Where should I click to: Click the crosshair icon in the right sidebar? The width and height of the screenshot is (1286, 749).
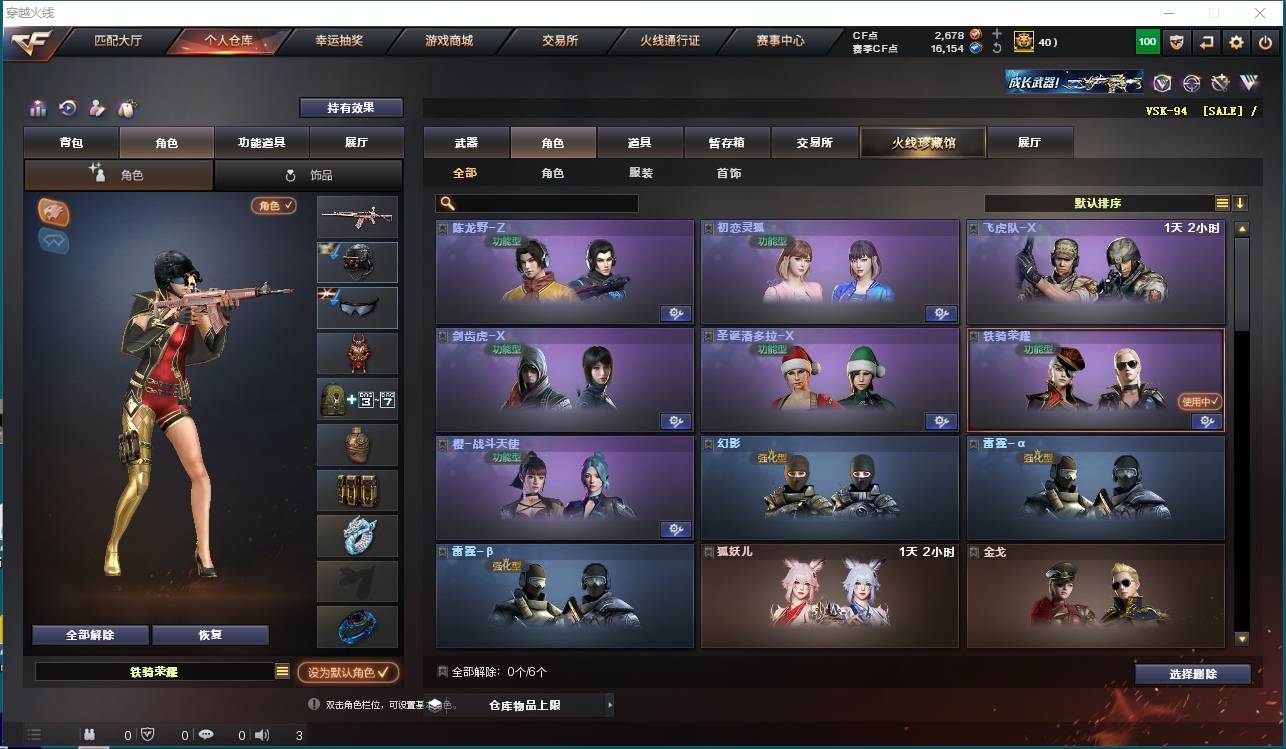[x=1191, y=82]
